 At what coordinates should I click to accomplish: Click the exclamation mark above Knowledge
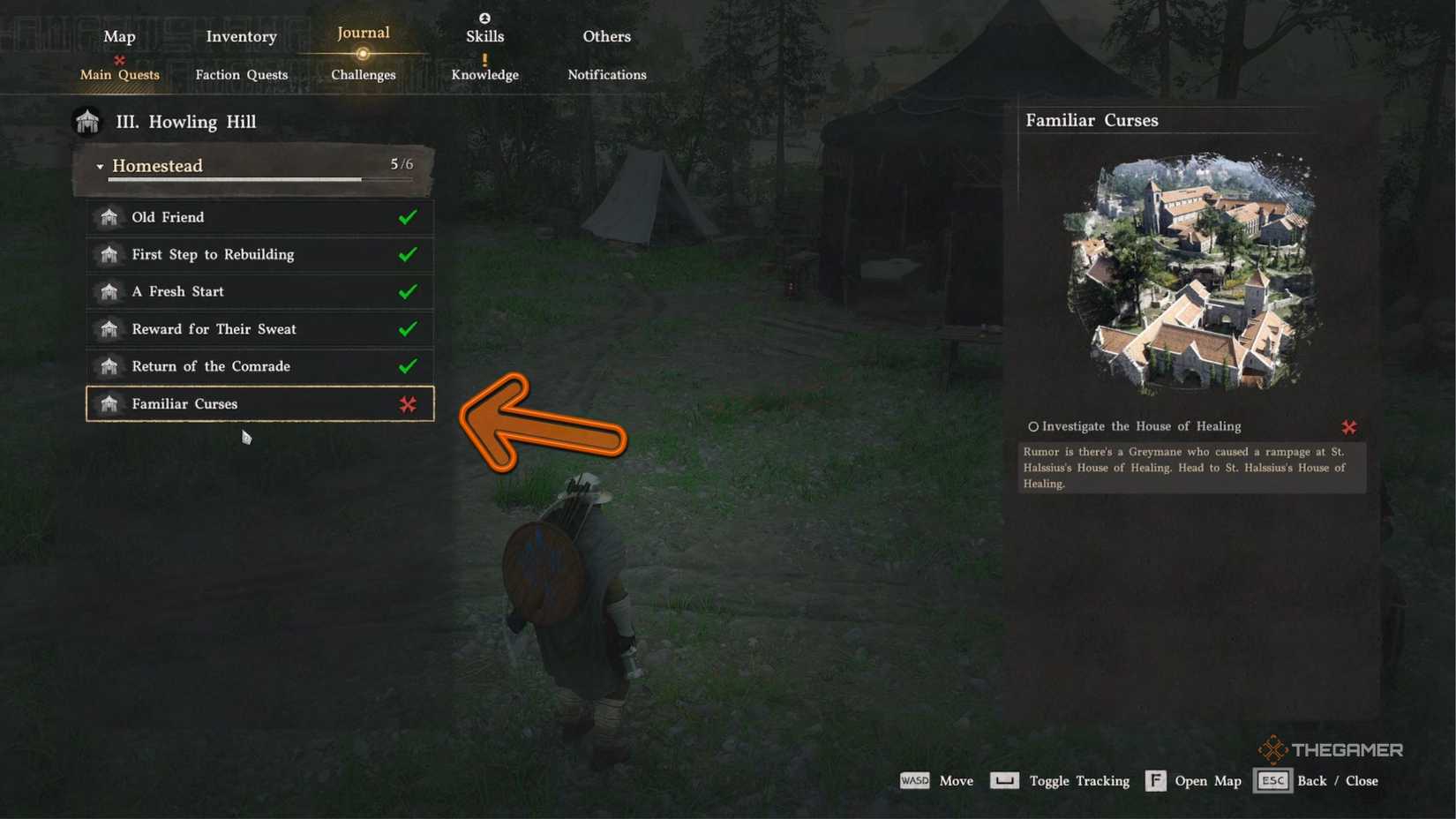pos(484,58)
